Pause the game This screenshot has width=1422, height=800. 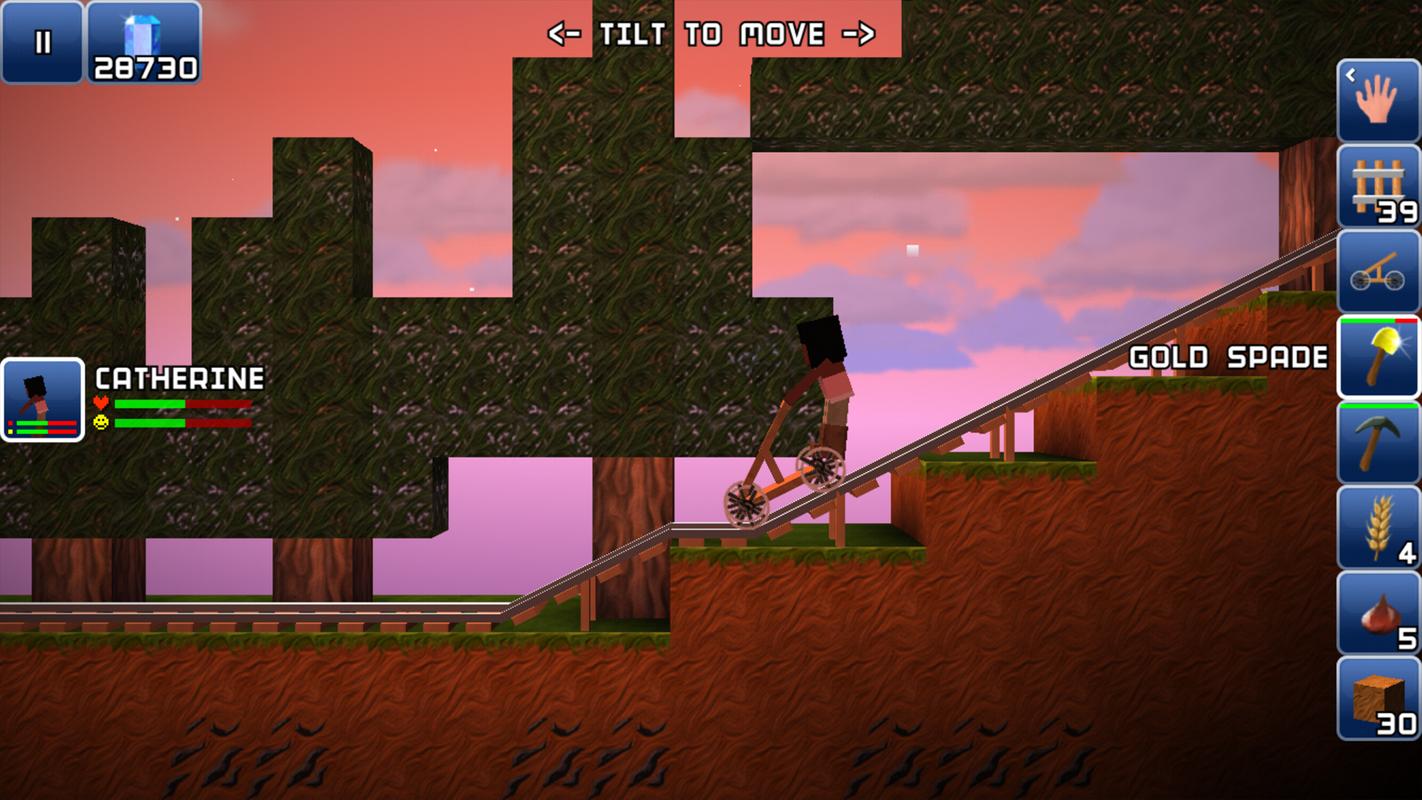pyautogui.click(x=42, y=42)
